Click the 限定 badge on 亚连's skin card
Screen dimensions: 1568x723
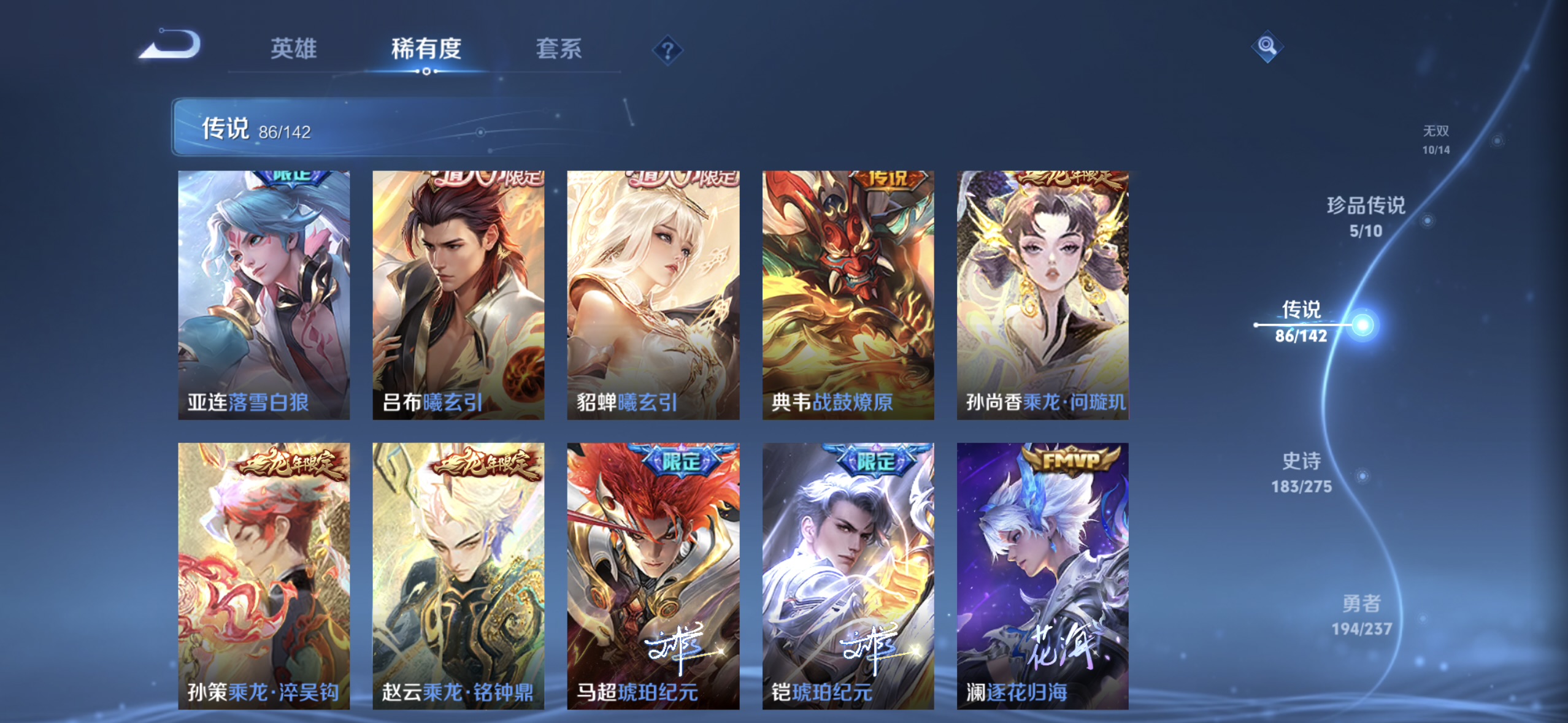pyautogui.click(x=291, y=178)
